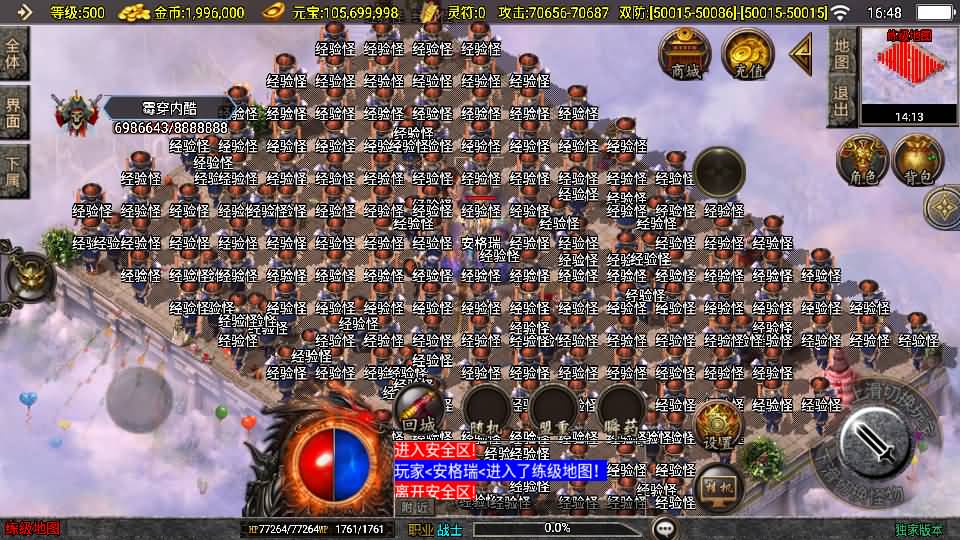Screen dimensions: 960x540
Task: Click the 退出 exit button
Action: coord(842,101)
